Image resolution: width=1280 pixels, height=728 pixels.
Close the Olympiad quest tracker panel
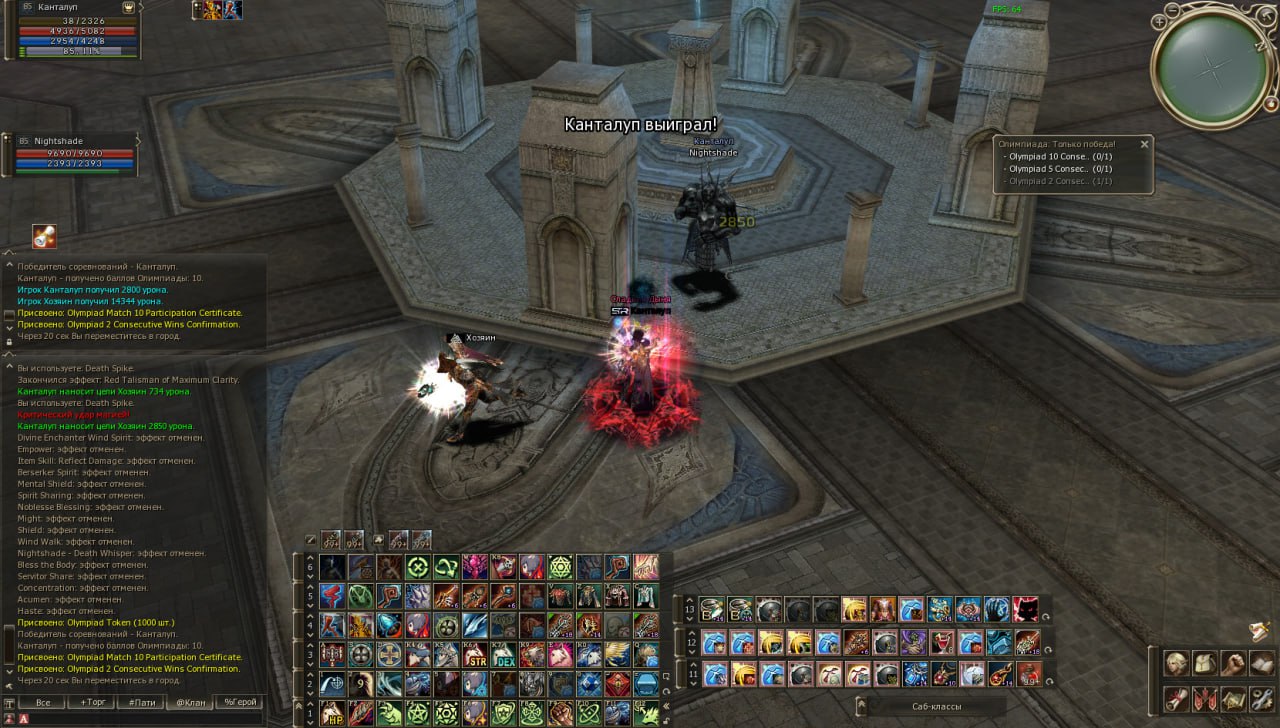1144,144
